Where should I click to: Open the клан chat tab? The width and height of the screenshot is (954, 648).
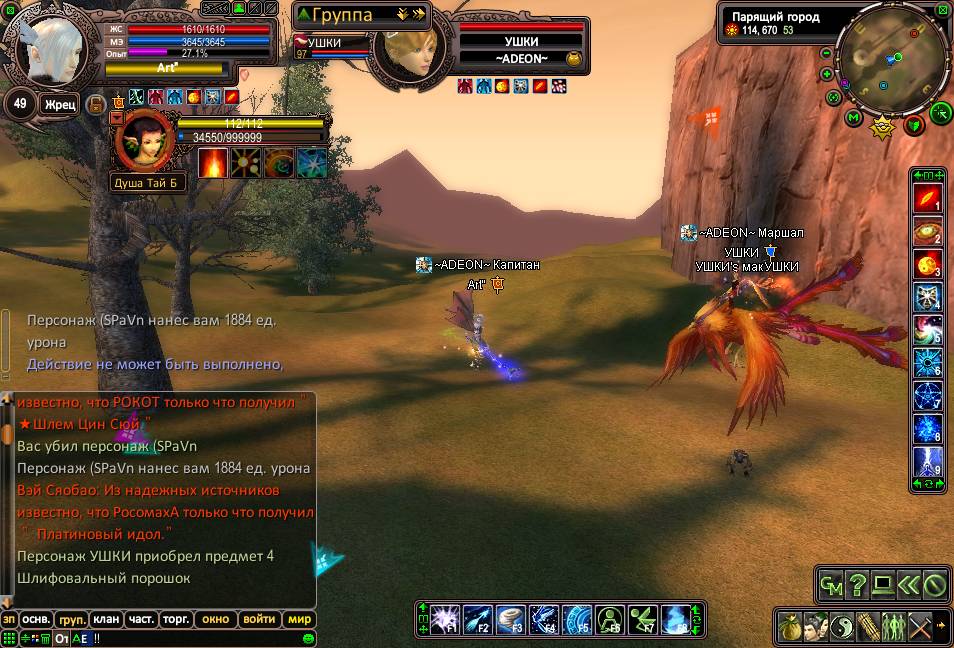(106, 619)
